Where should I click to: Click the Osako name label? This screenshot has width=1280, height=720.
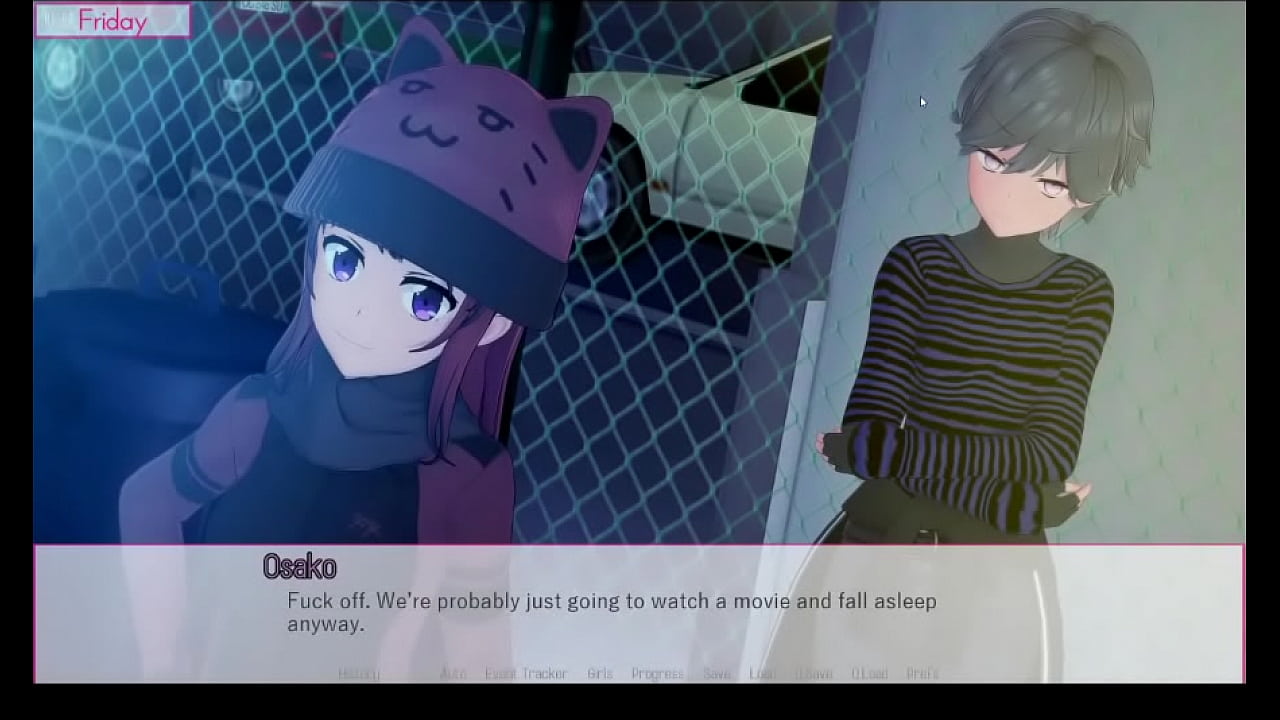tap(299, 568)
